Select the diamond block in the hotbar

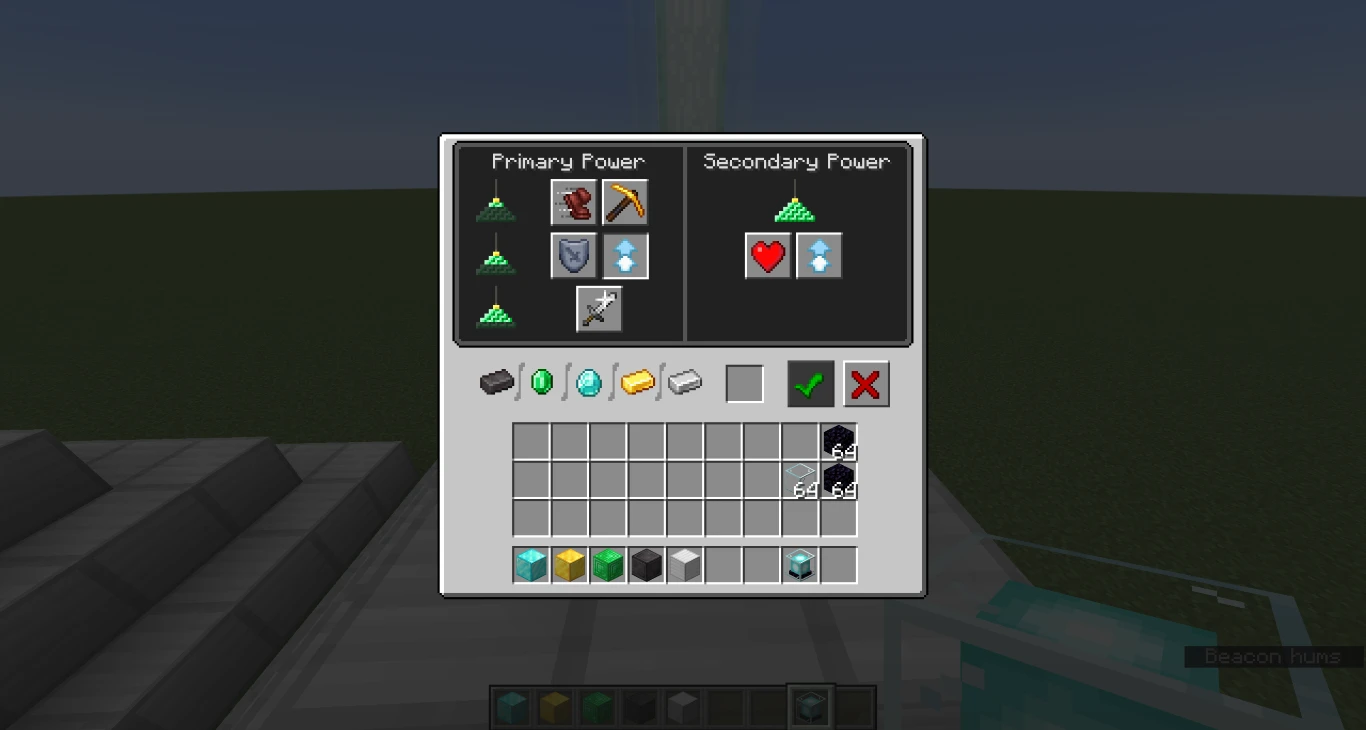coord(530,565)
